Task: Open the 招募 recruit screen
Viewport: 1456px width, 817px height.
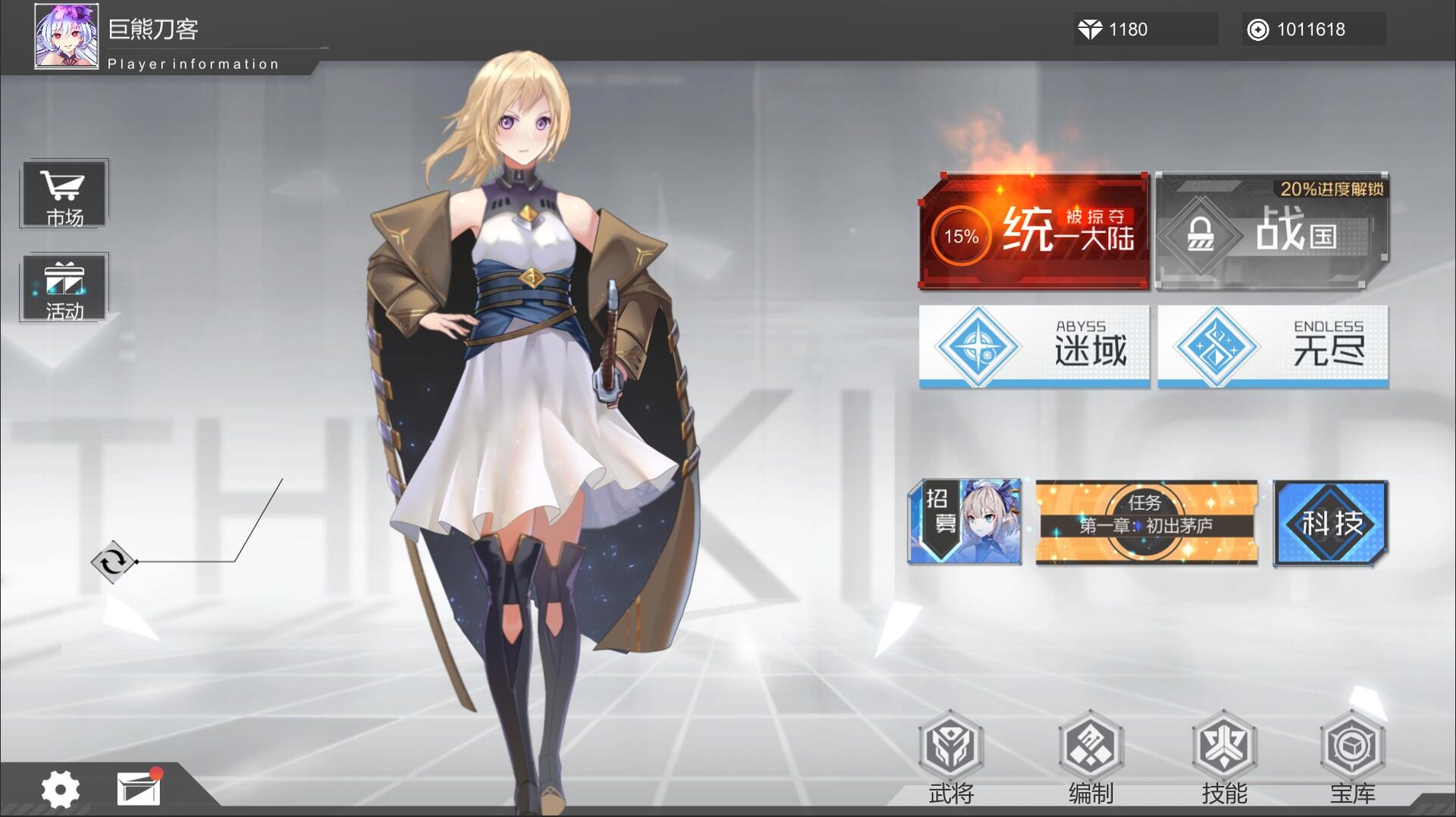Action: 965,521
